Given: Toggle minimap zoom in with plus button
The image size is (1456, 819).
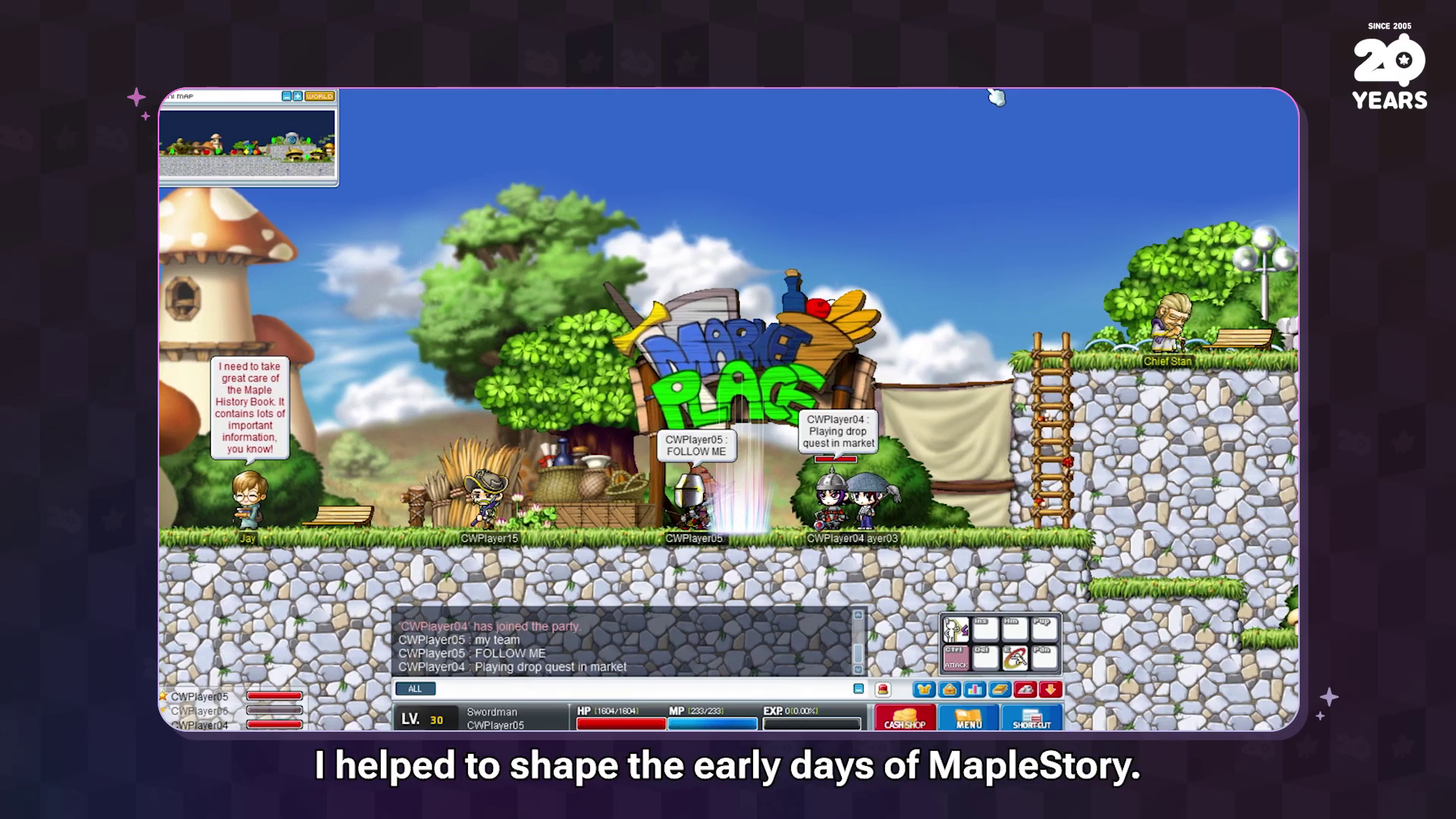Looking at the screenshot, I should (x=298, y=96).
